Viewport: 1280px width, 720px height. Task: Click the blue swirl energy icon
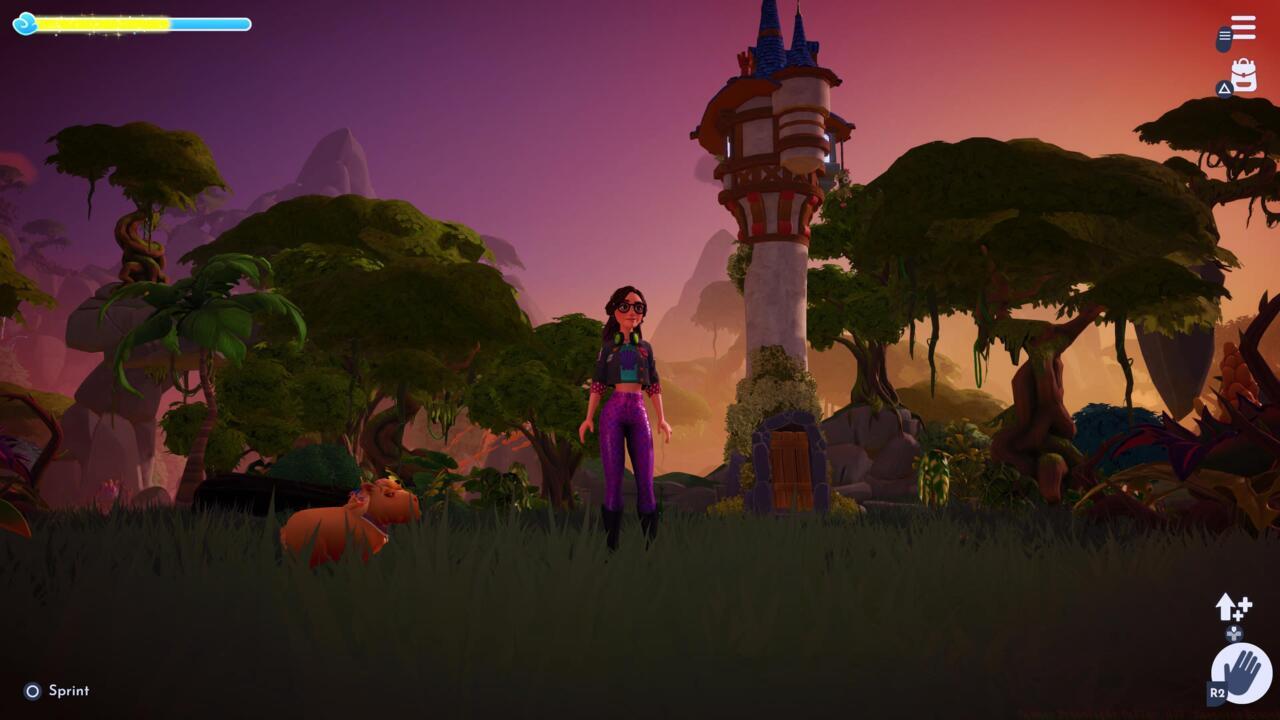24,23
